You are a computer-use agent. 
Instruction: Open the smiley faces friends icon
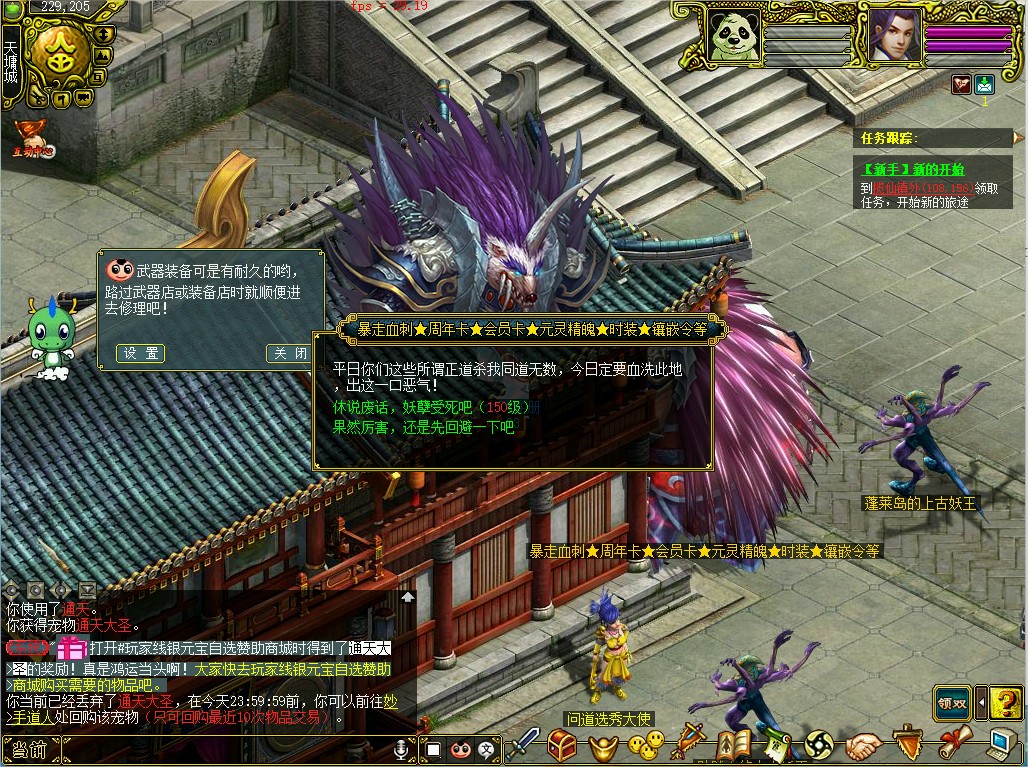click(x=645, y=746)
